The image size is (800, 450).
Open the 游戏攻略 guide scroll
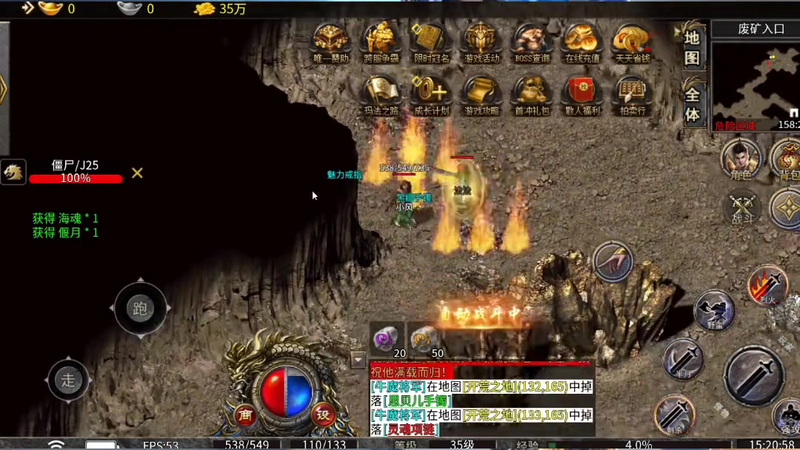point(483,93)
